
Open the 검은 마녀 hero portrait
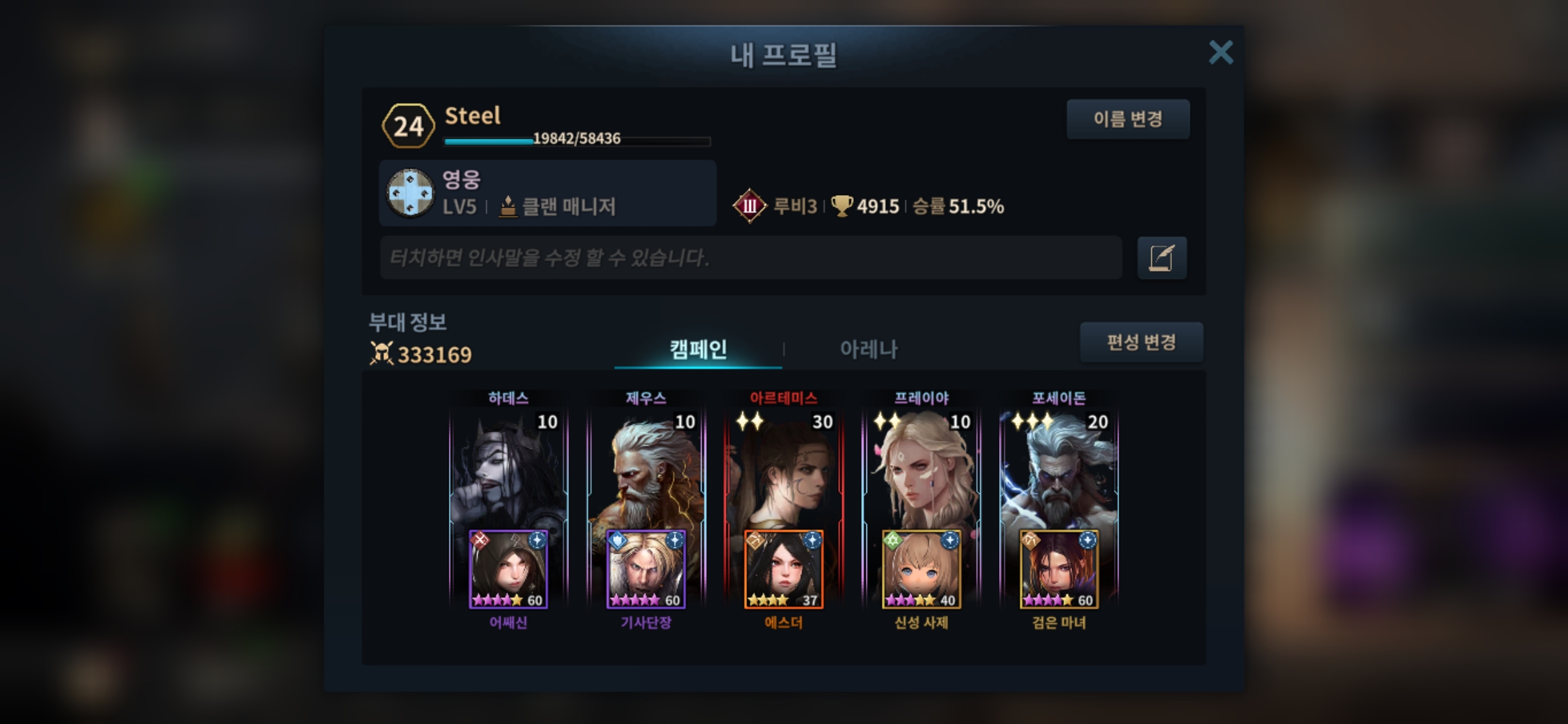[1059, 570]
